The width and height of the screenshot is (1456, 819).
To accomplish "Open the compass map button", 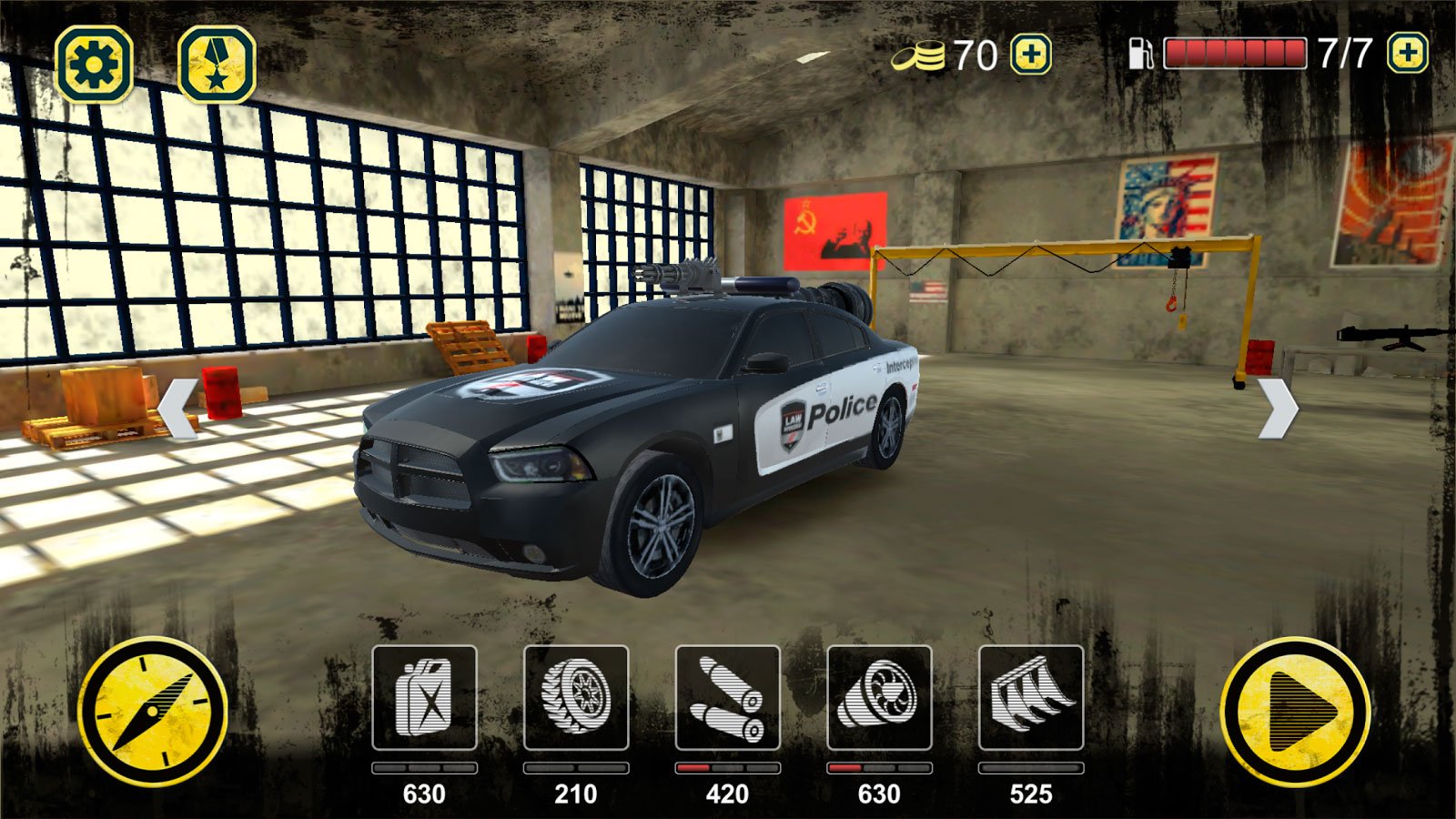I will click(153, 712).
